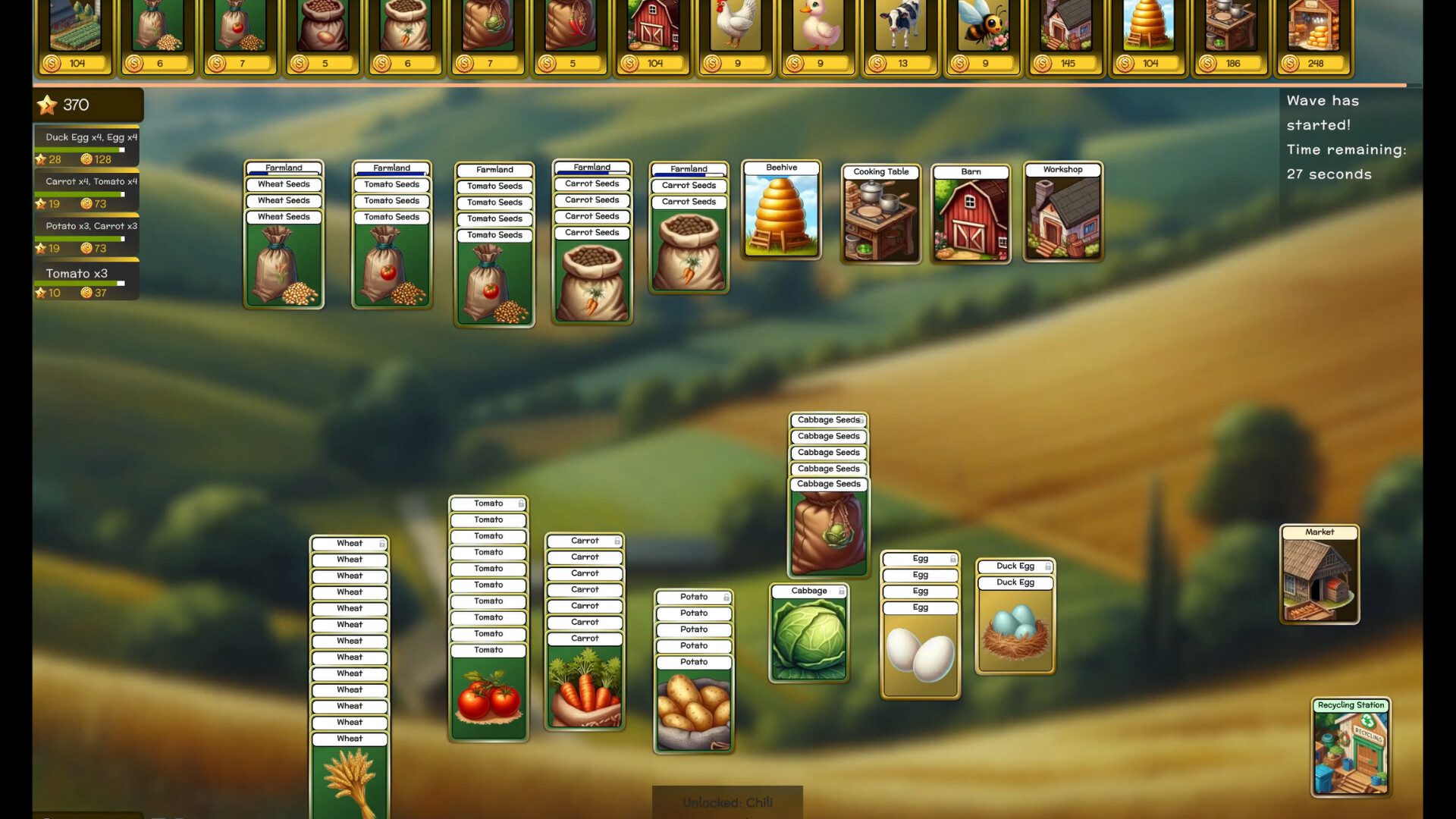The height and width of the screenshot is (819, 1456).
Task: Toggle the lock on the Tomato stack
Action: coord(520,503)
